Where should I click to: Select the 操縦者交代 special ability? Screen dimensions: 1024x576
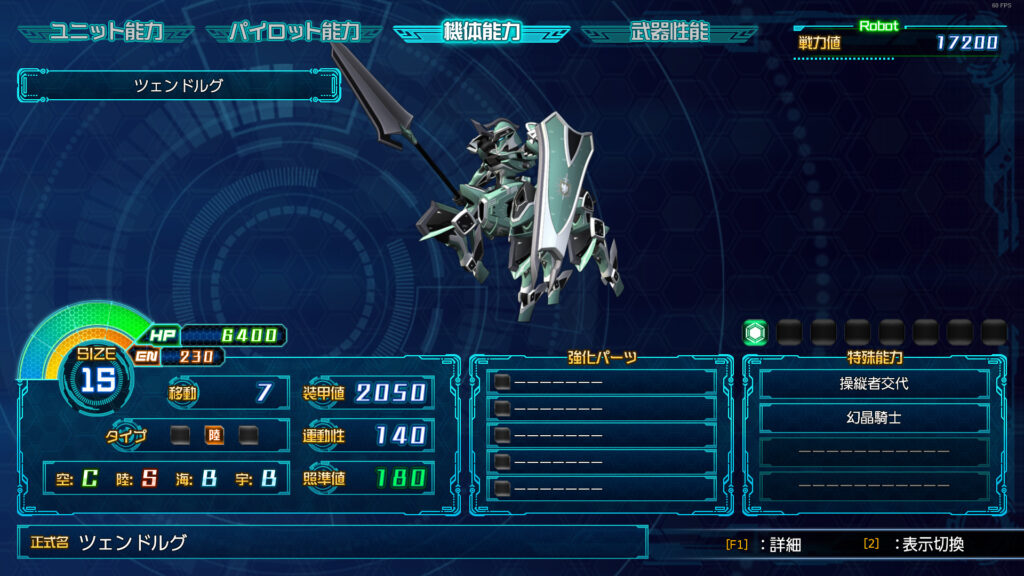(x=874, y=384)
